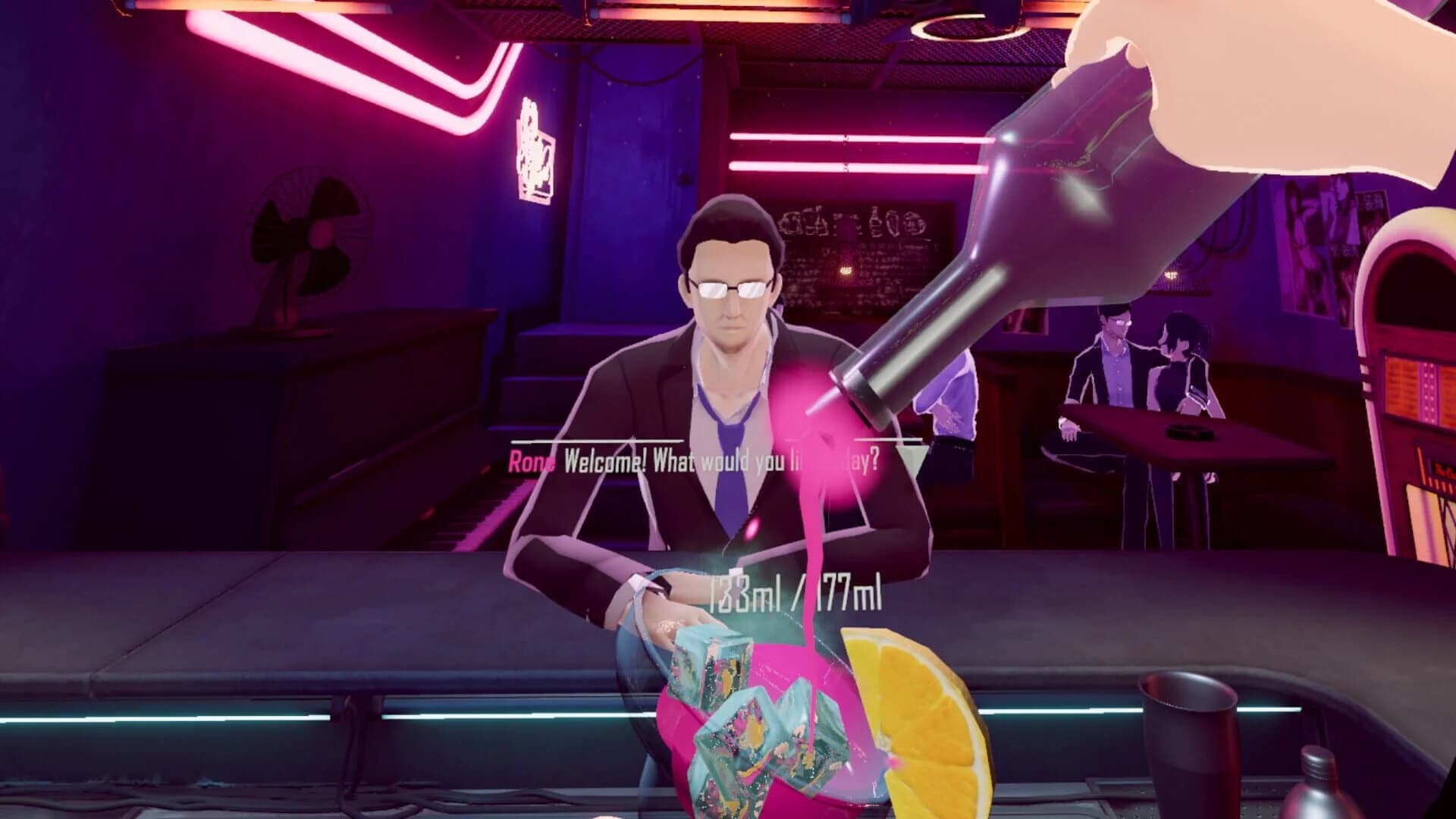Click the speaker name label Rone
This screenshot has width=1456, height=819.
[531, 459]
